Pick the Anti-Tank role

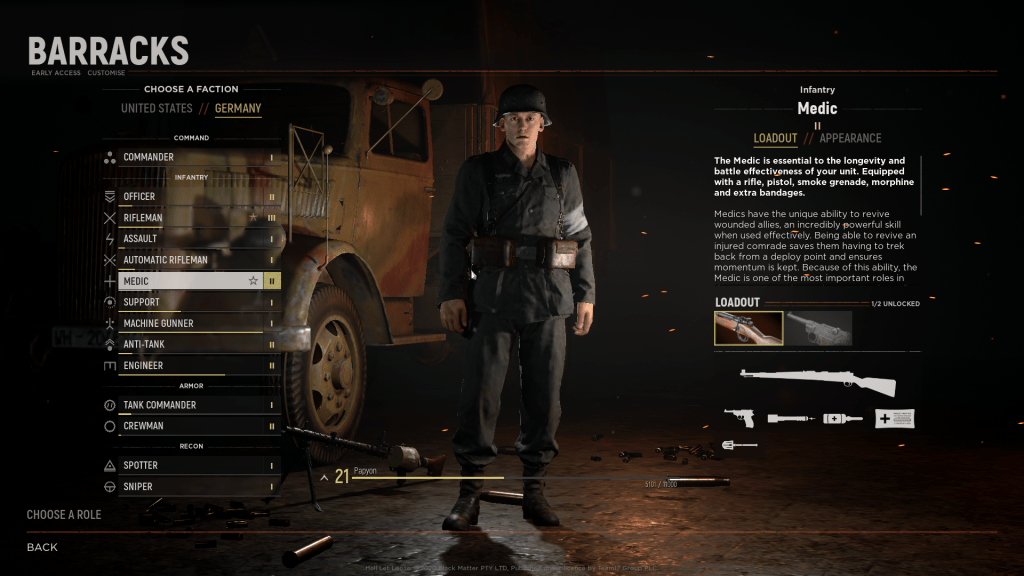coord(190,345)
